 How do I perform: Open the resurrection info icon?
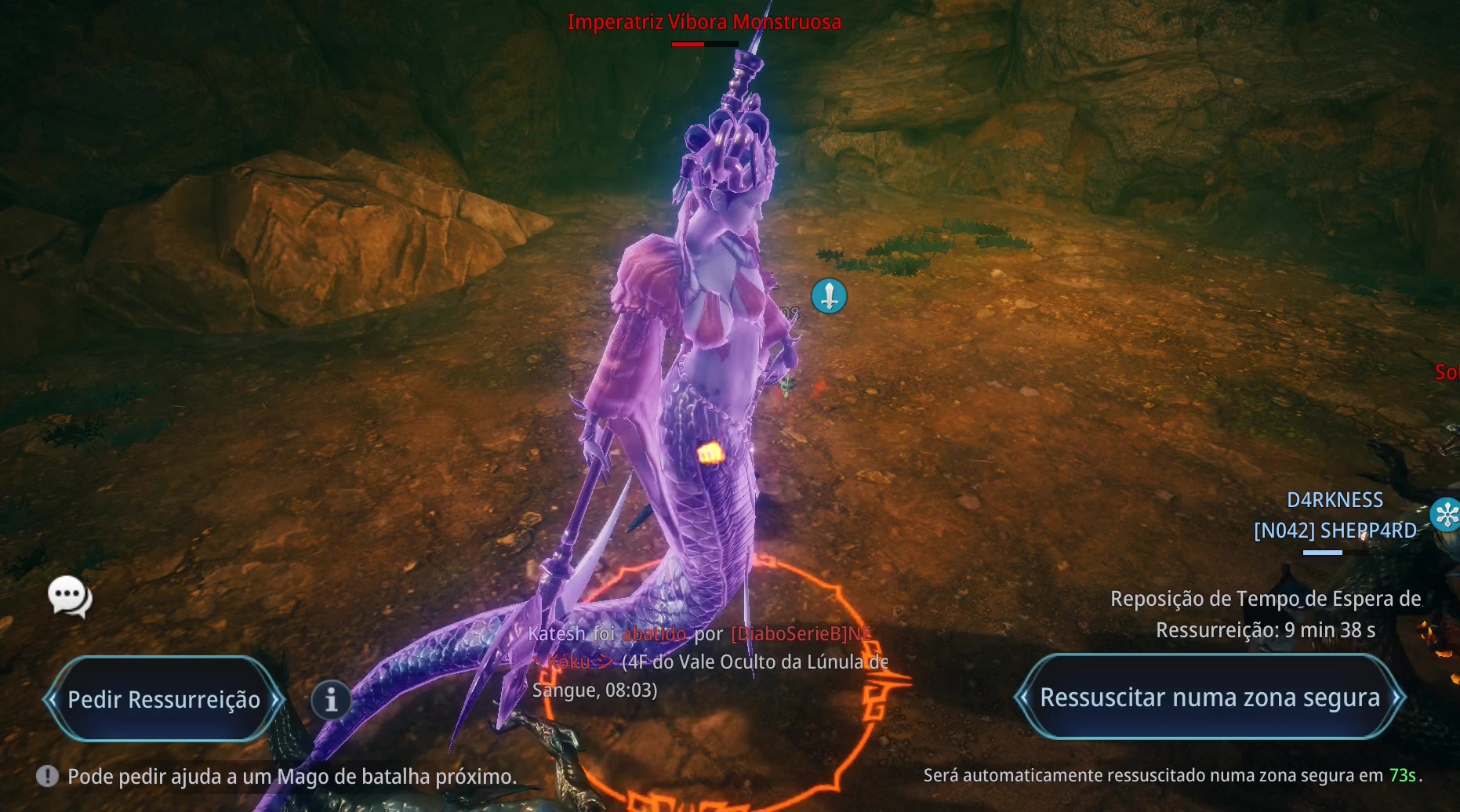[x=331, y=699]
